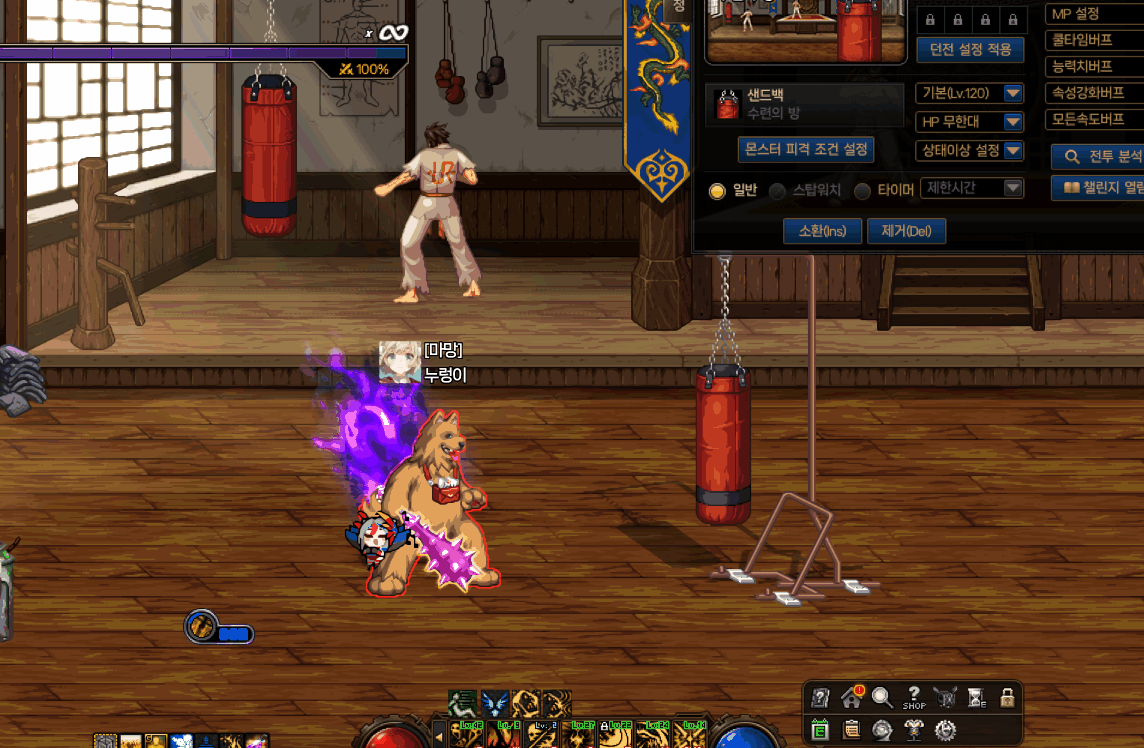Open the 몬스터 피격 조건 설정 menu
Image resolution: width=1144 pixels, height=748 pixels.
(x=806, y=150)
